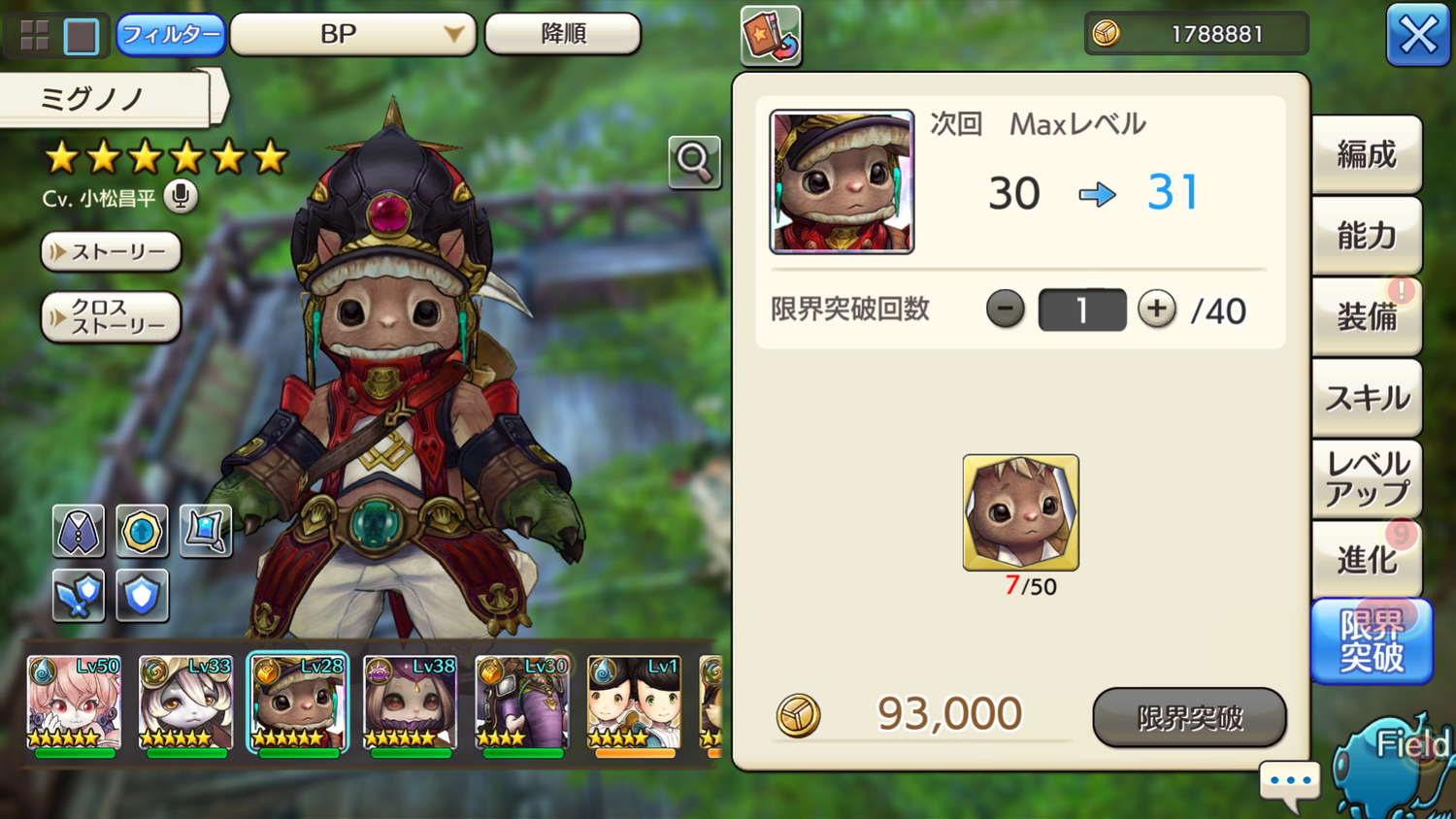Viewport: 1456px width, 819px height.
Task: Play the character voice sample microphone
Action: pos(180,197)
